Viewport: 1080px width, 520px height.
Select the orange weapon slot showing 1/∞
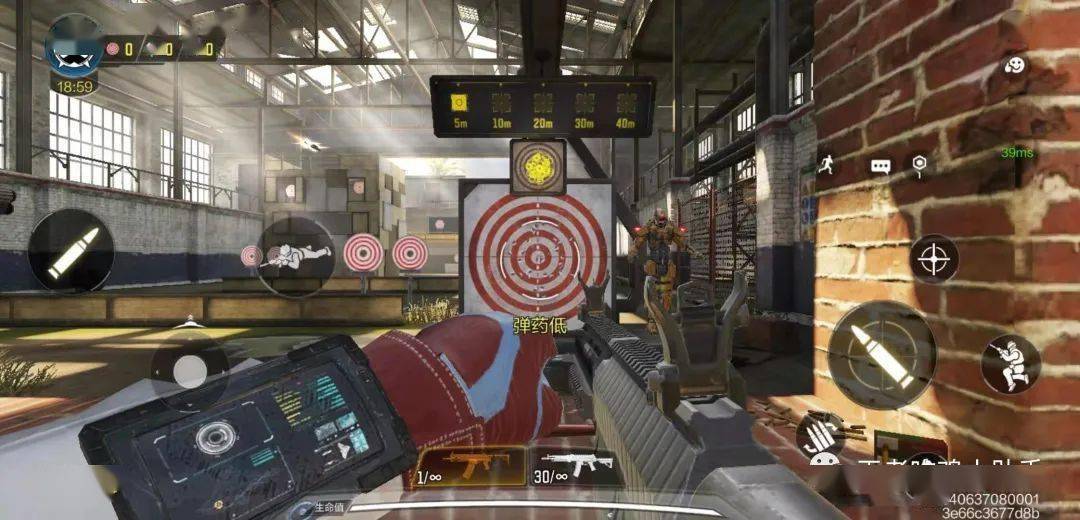469,467
